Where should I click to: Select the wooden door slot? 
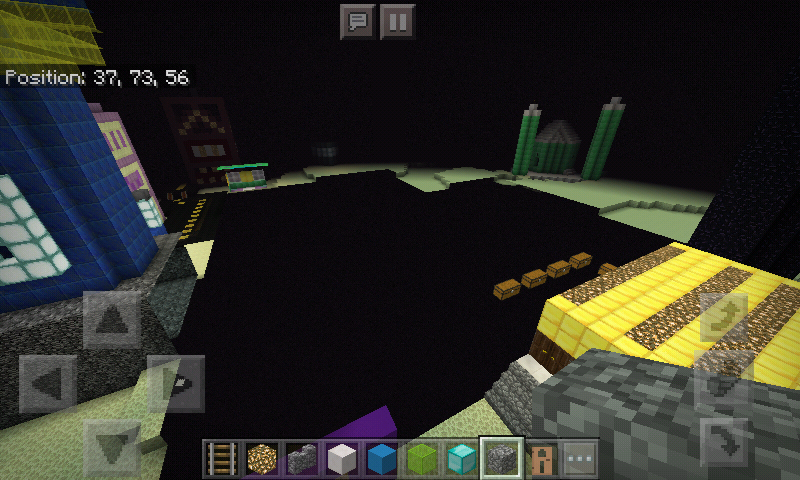540,459
